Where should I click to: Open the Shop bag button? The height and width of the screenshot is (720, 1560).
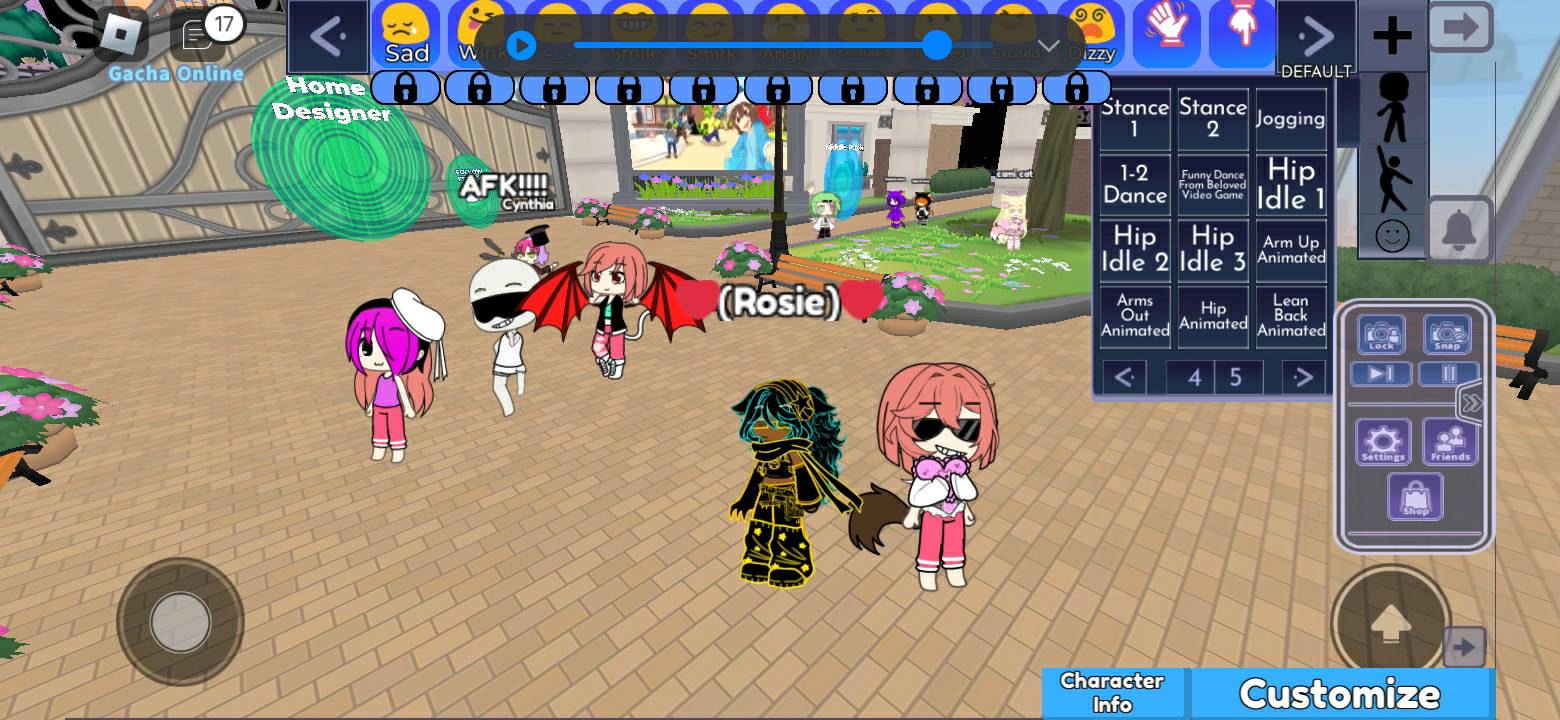(x=1415, y=497)
